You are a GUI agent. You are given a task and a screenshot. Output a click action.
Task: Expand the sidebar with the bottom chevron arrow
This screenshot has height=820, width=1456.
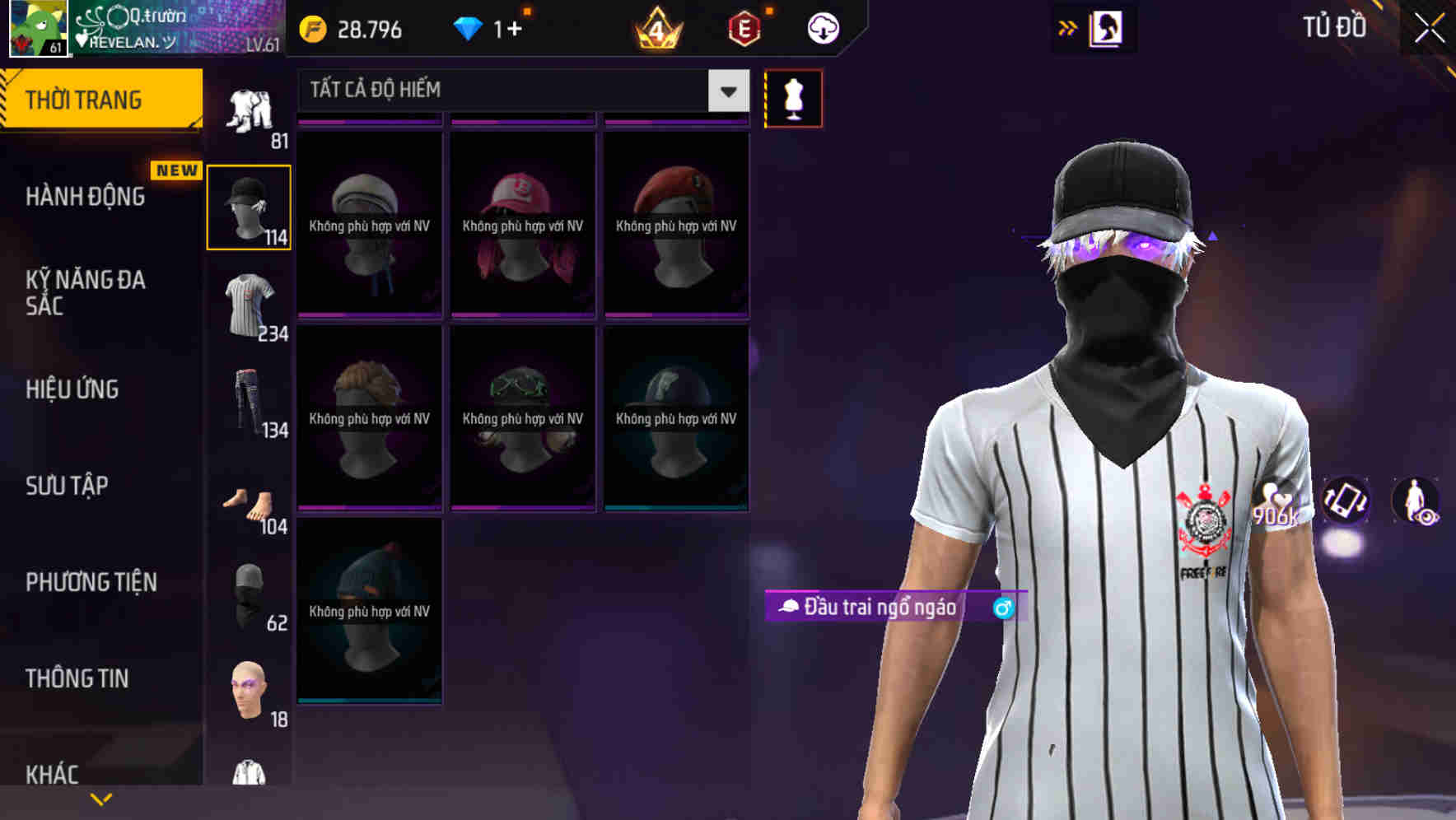[100, 798]
